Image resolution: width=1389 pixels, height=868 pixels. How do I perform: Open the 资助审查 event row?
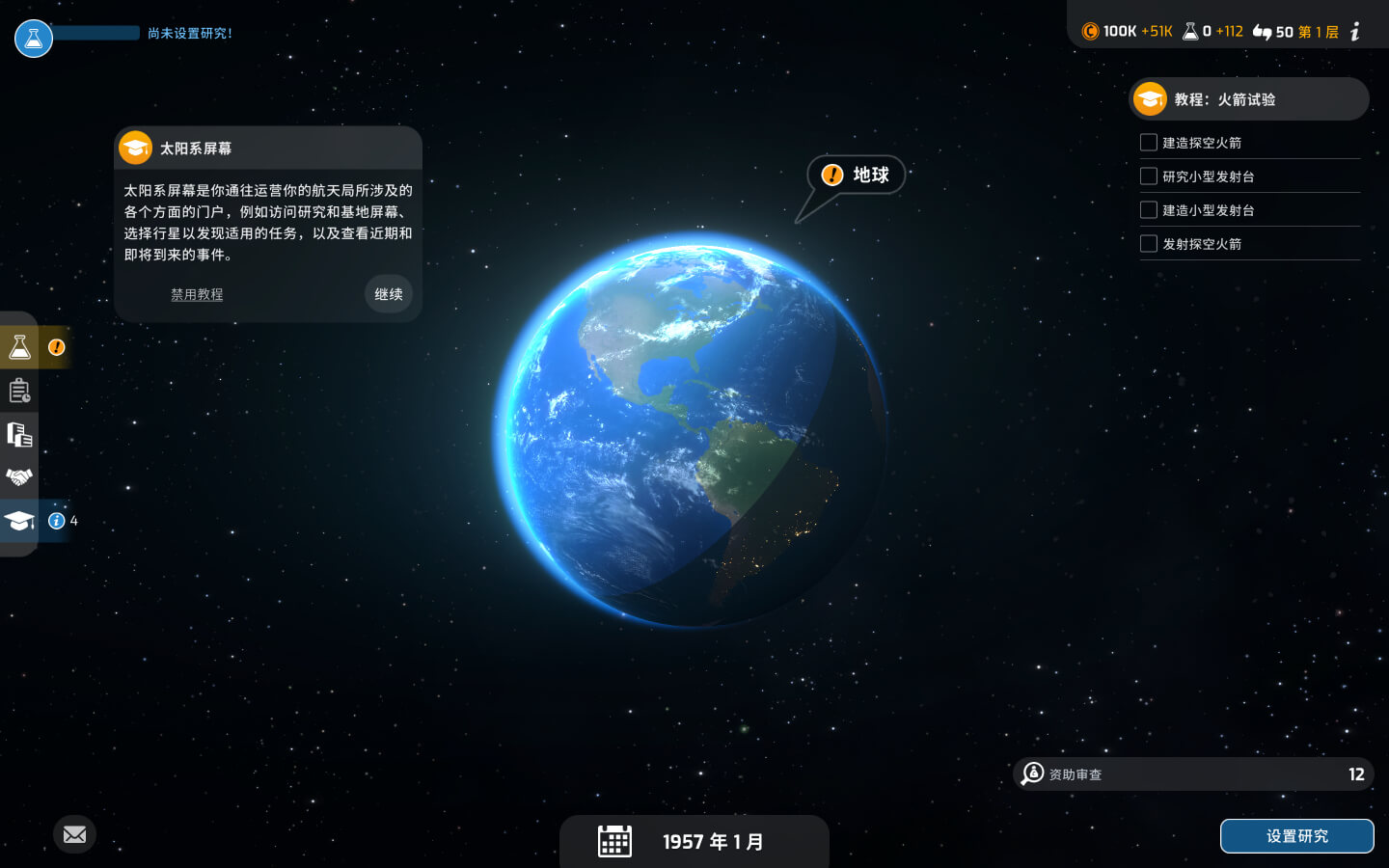pyautogui.click(x=1194, y=773)
